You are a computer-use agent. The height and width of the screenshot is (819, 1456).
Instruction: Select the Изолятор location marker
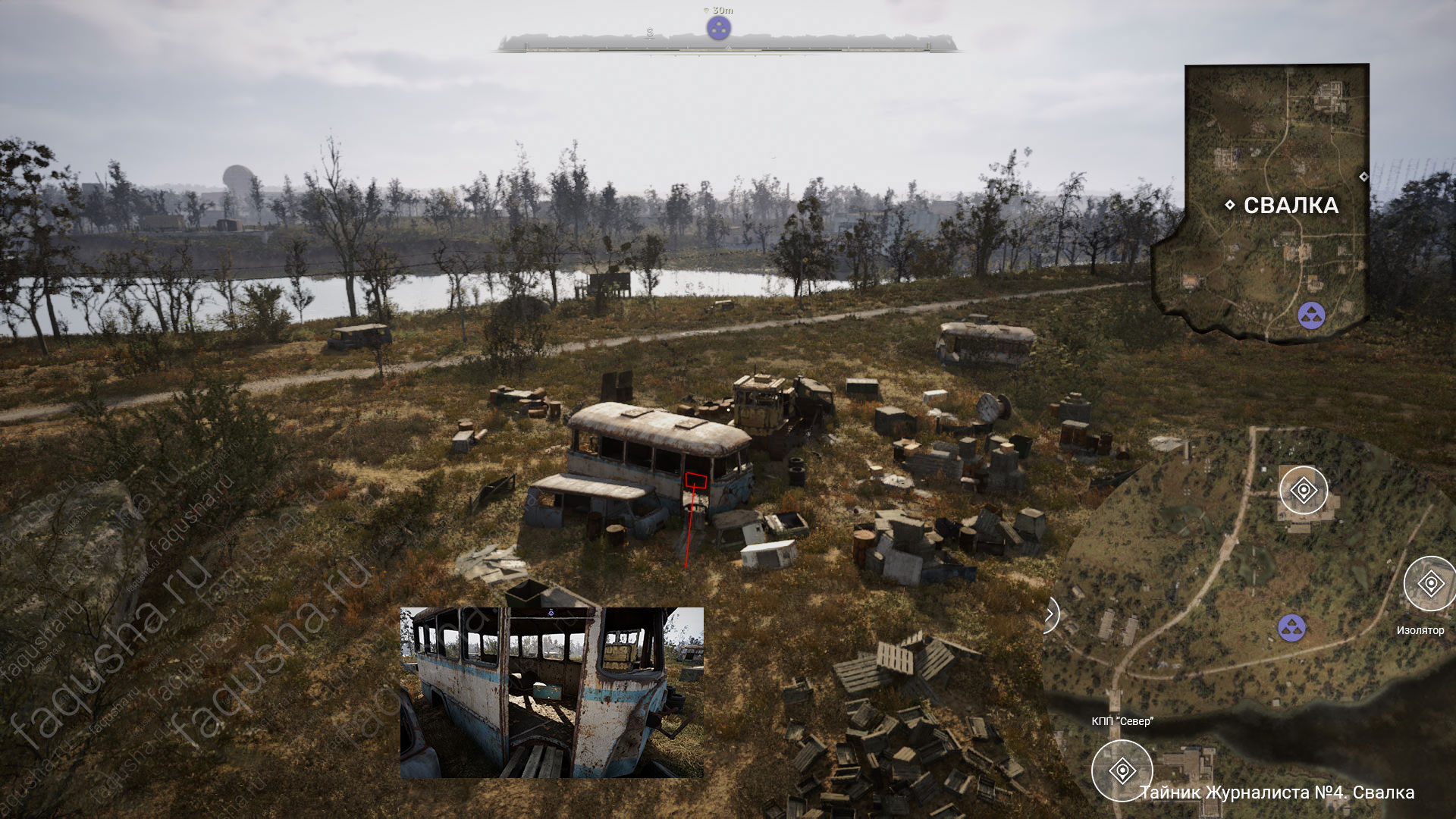[1429, 584]
